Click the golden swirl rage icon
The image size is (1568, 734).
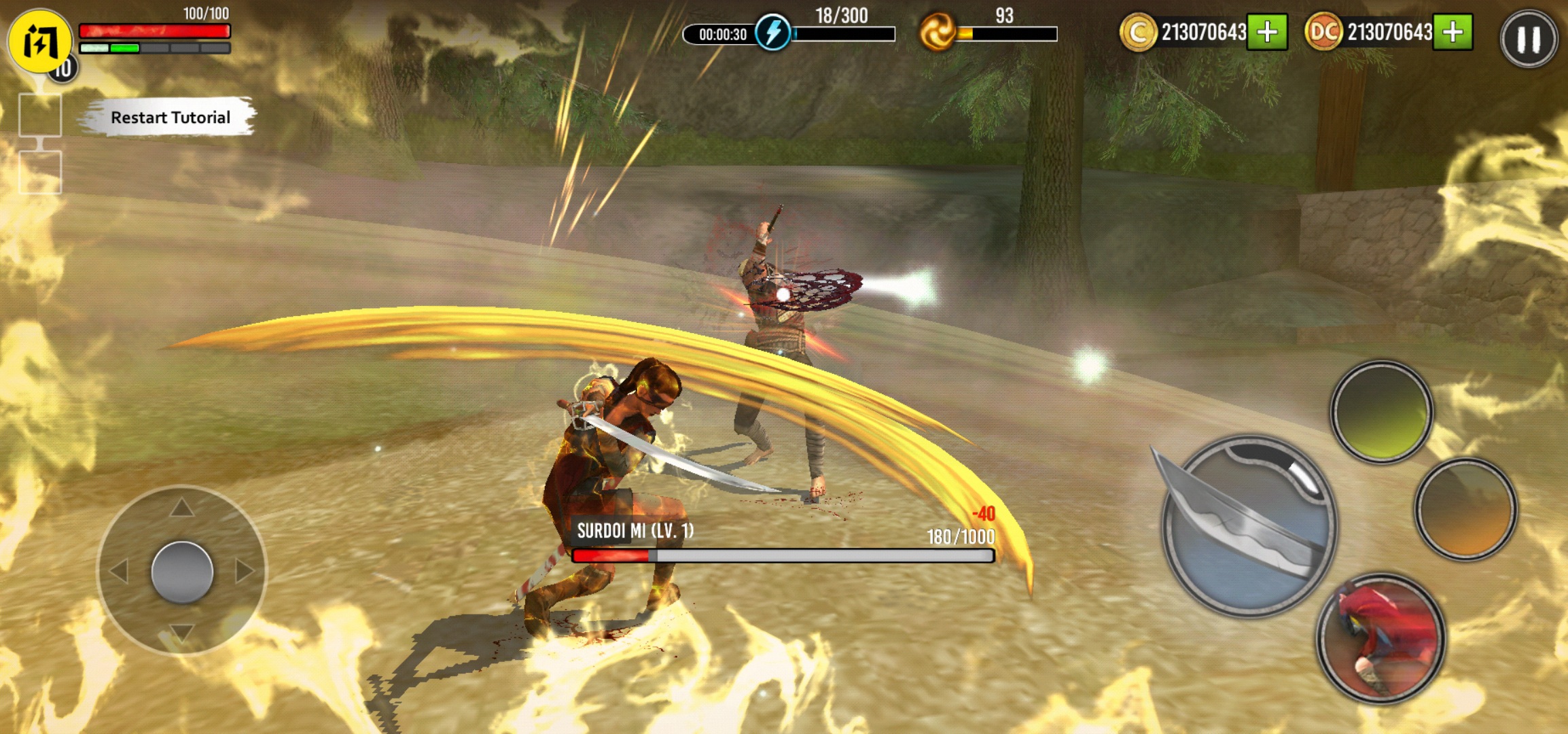click(x=937, y=33)
